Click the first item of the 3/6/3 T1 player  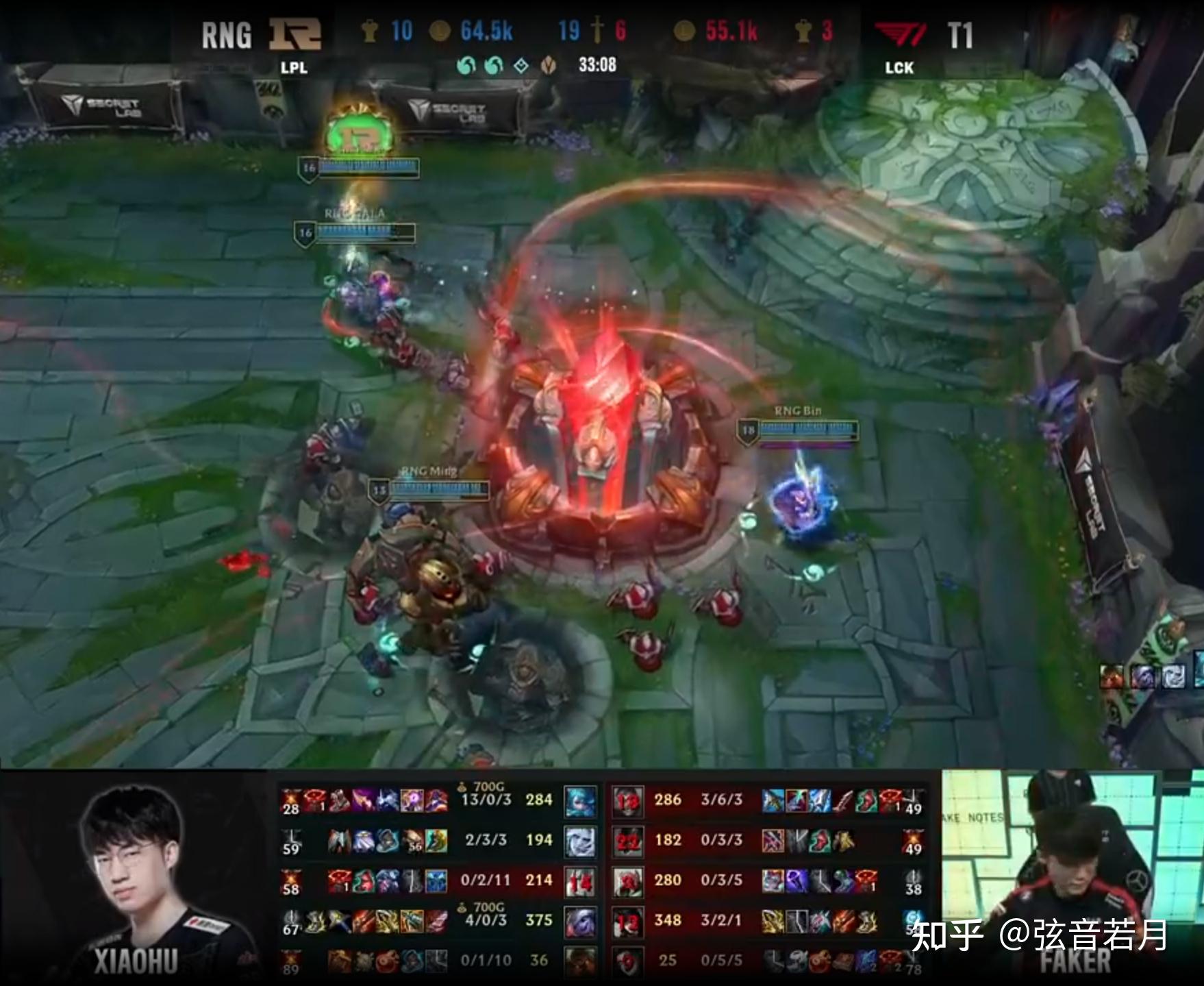point(773,800)
